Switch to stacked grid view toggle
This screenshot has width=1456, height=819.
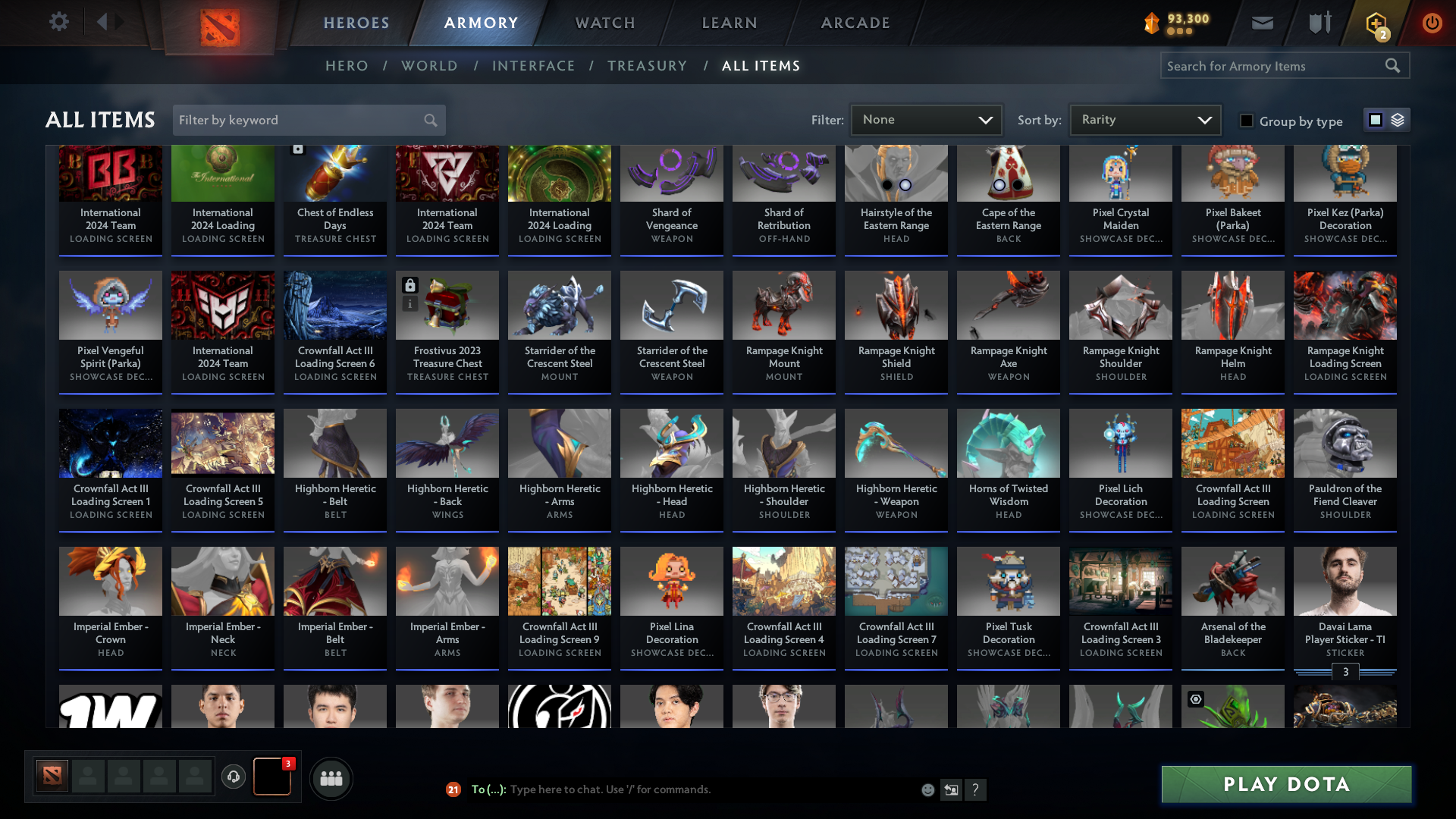pyautogui.click(x=1397, y=119)
